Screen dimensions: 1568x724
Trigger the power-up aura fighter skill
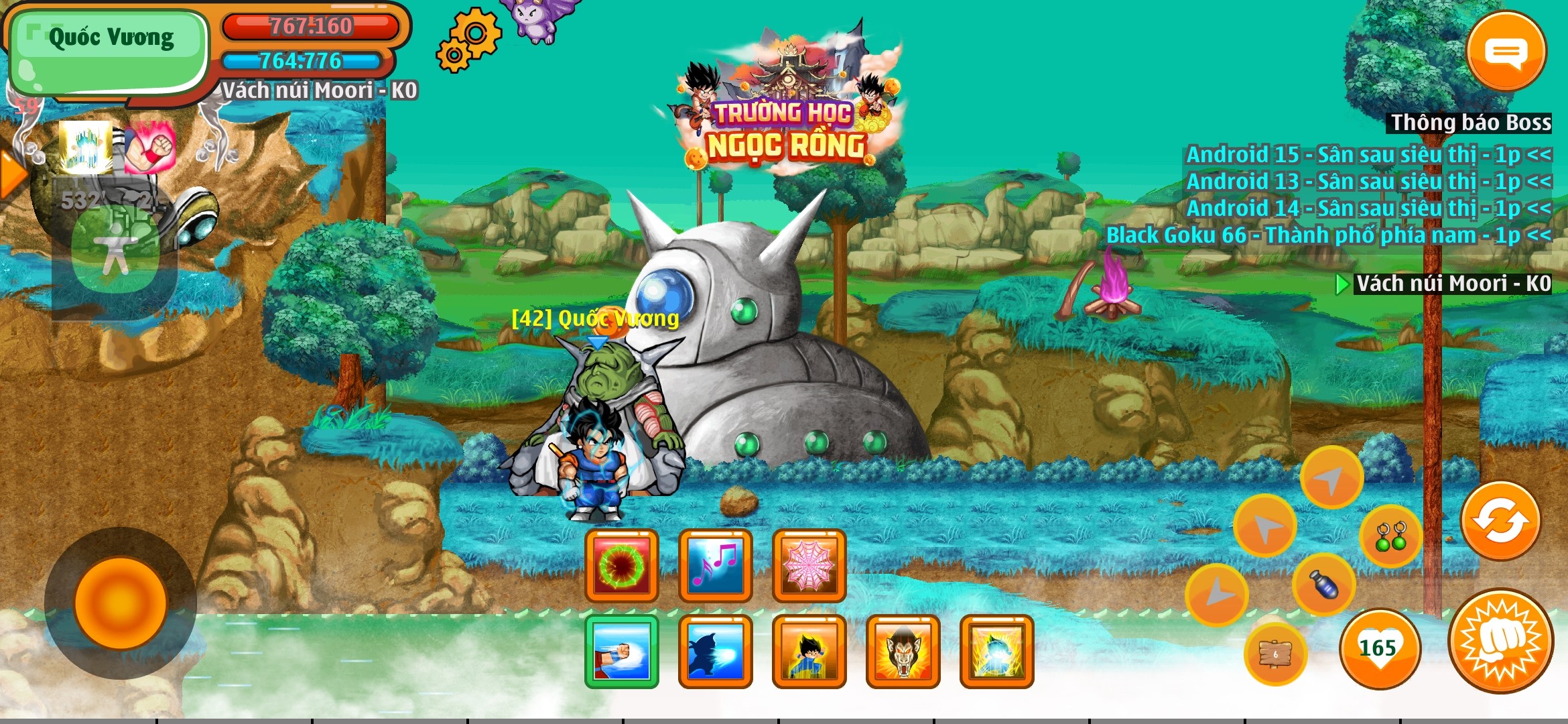click(809, 652)
